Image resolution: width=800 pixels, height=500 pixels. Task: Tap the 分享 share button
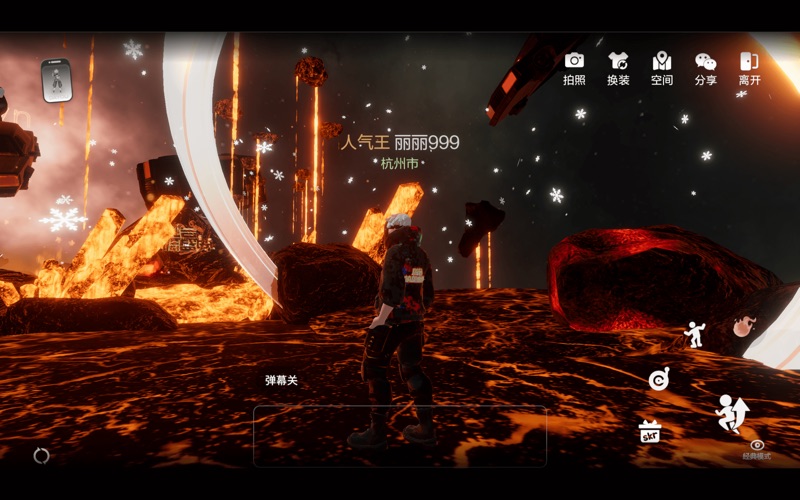[706, 67]
